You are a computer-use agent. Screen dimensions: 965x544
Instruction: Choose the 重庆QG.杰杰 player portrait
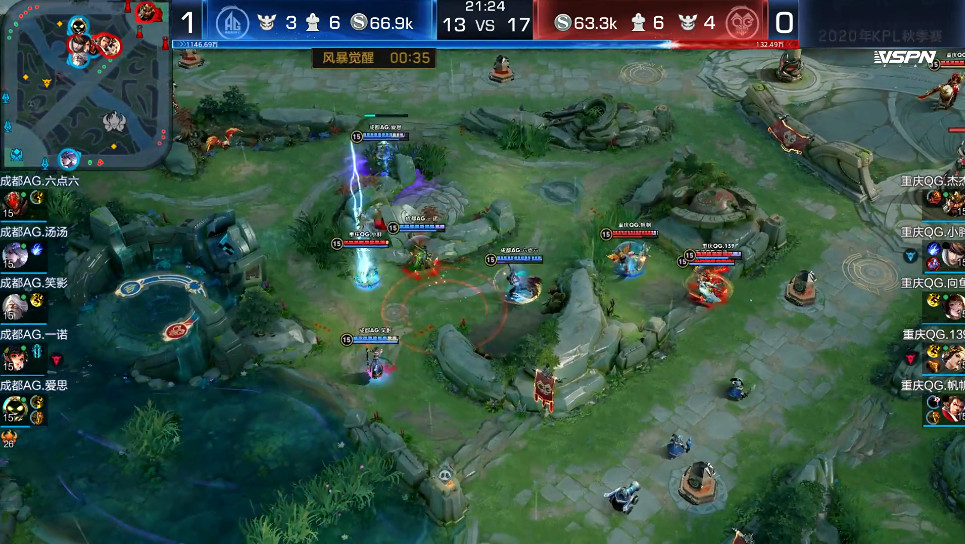pyautogui.click(x=951, y=202)
